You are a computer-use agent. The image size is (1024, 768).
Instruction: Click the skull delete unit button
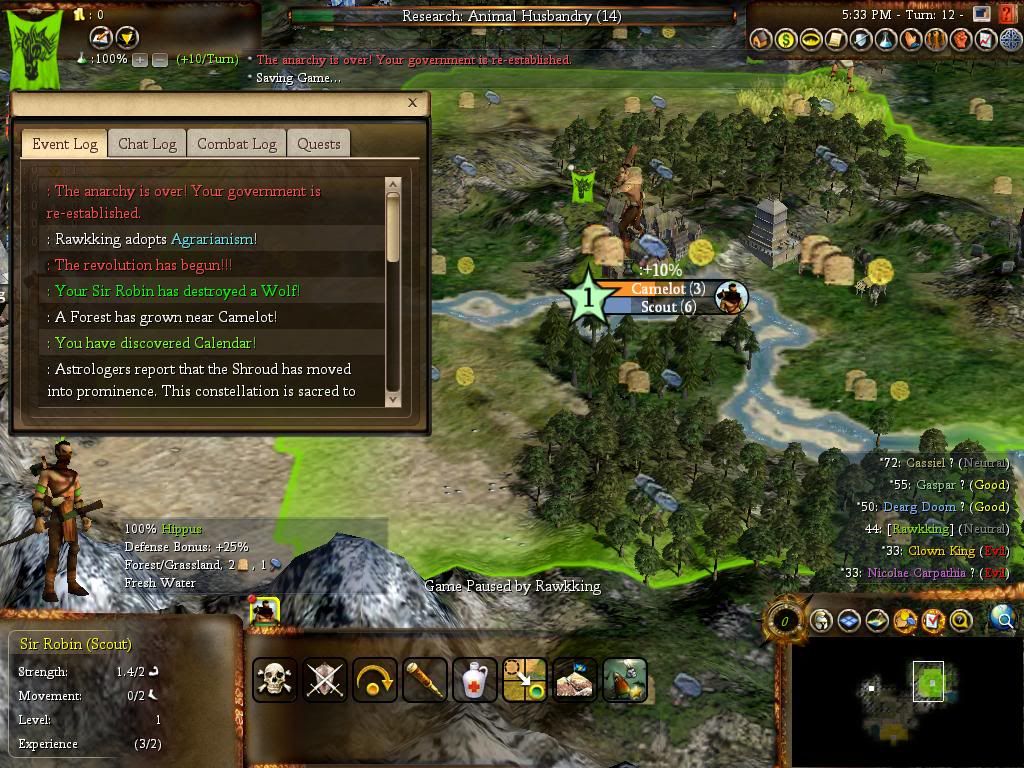coord(275,680)
